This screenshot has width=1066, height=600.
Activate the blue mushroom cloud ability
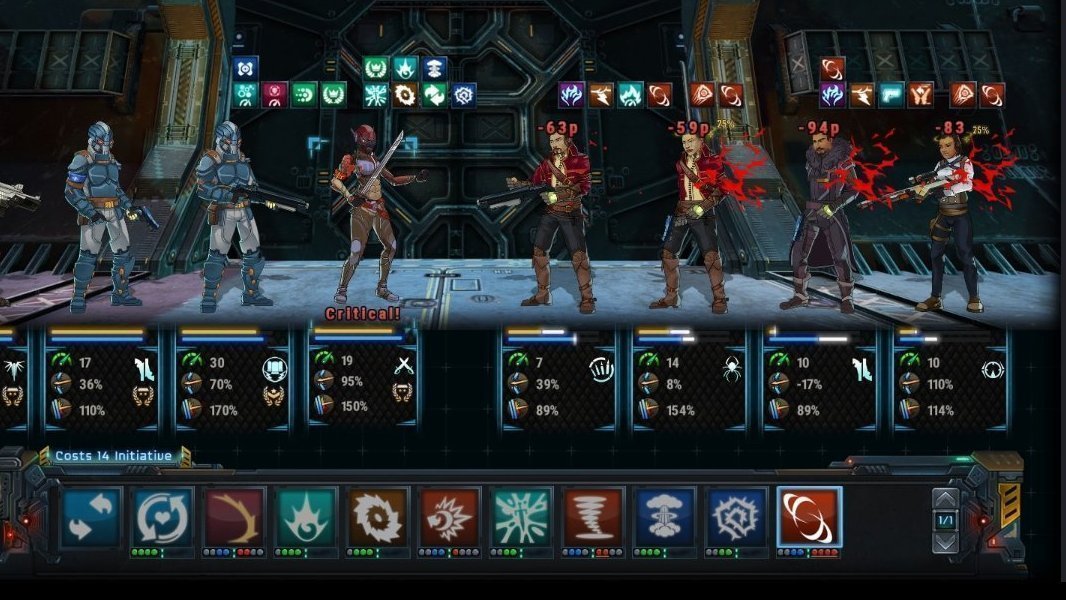click(x=665, y=516)
